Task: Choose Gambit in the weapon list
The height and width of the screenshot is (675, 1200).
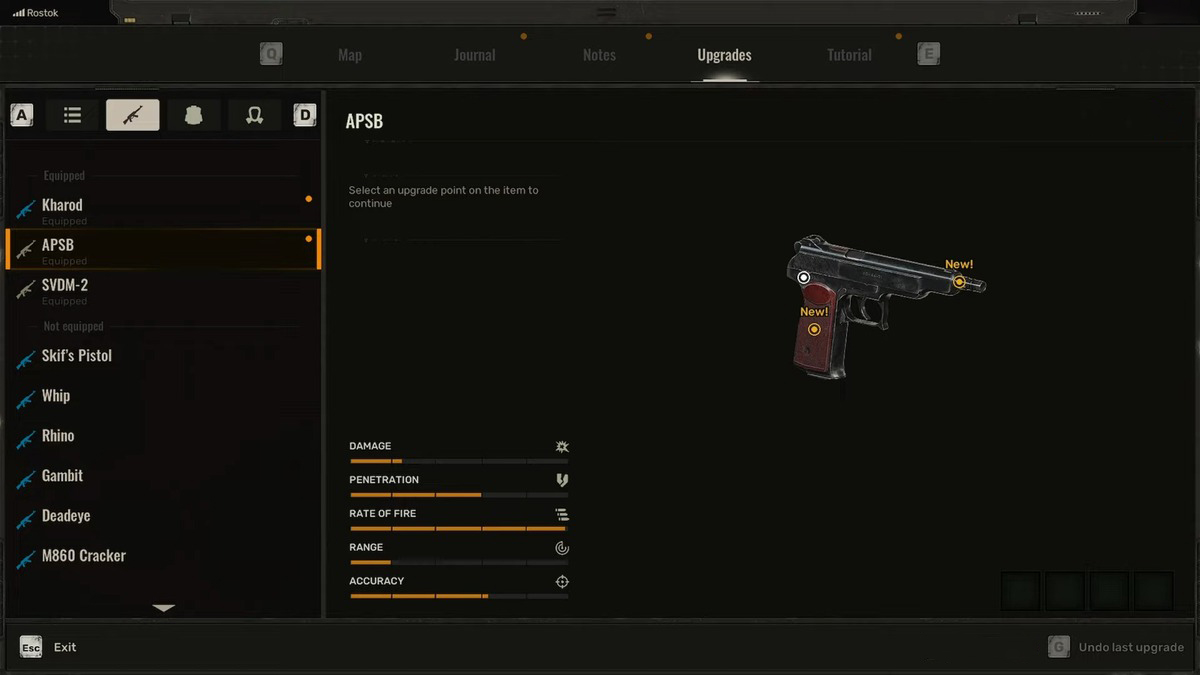Action: (x=62, y=476)
